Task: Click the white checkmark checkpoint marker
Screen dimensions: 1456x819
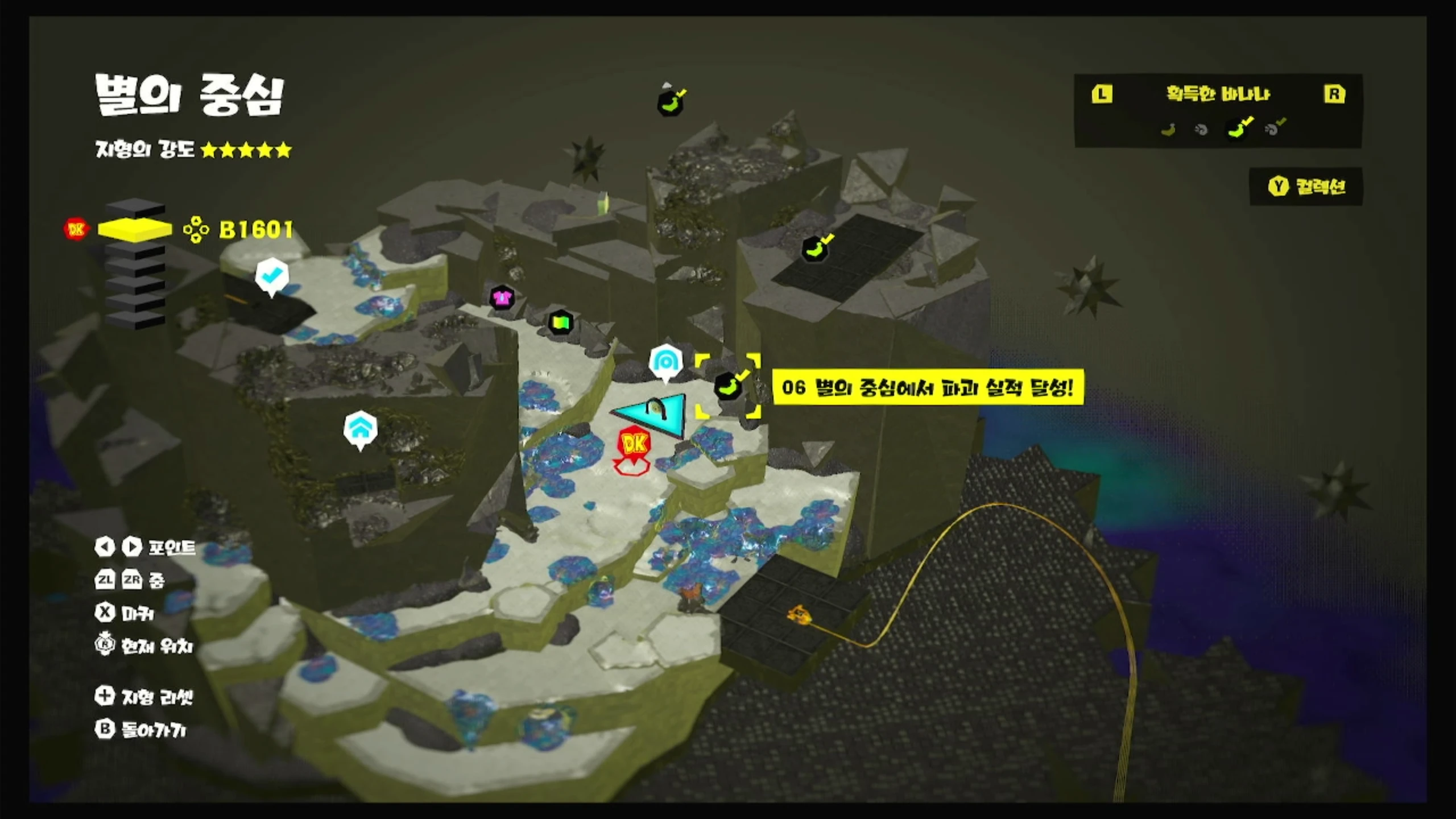Action: [x=272, y=275]
